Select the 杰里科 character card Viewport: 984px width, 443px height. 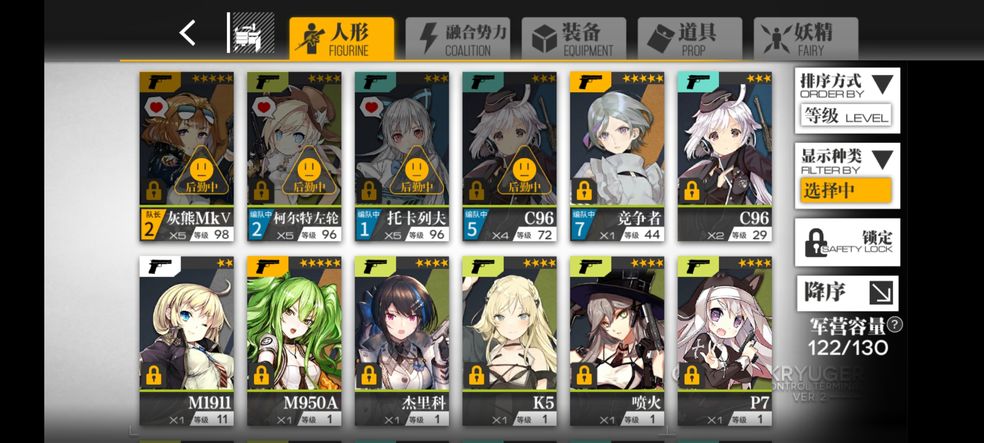[x=401, y=340]
